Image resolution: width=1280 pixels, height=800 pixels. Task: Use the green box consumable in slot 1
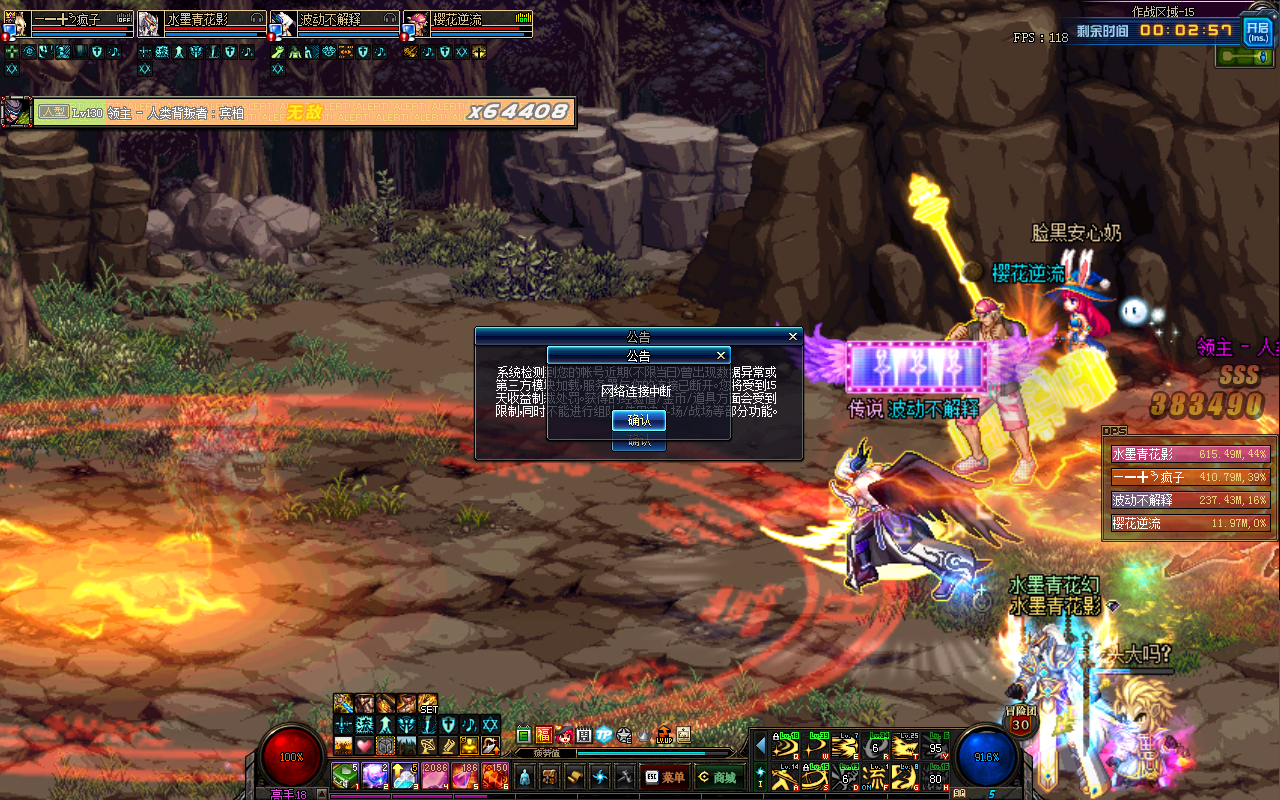(x=345, y=775)
